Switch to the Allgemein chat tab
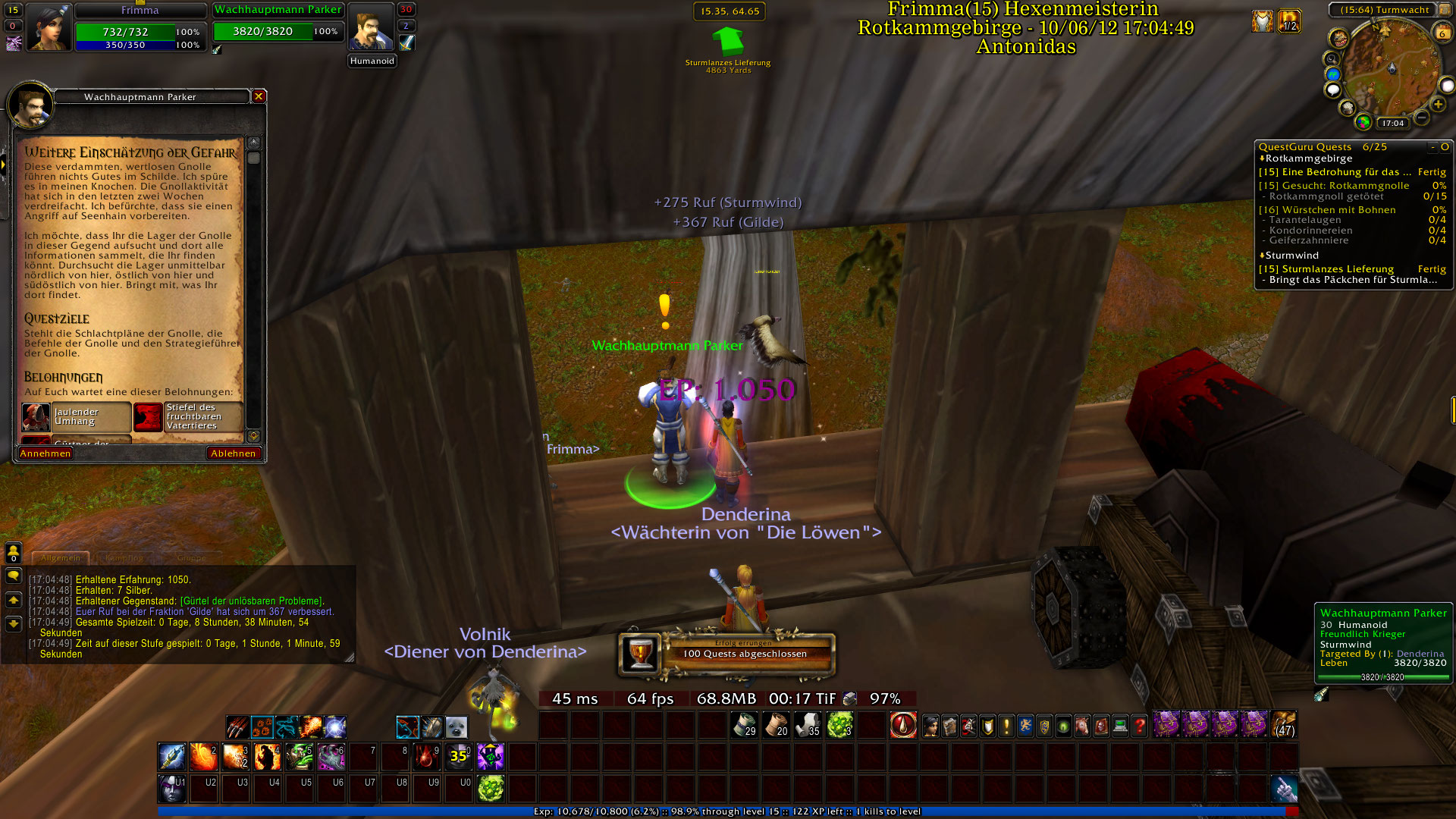This screenshot has width=1456, height=819. [x=61, y=558]
